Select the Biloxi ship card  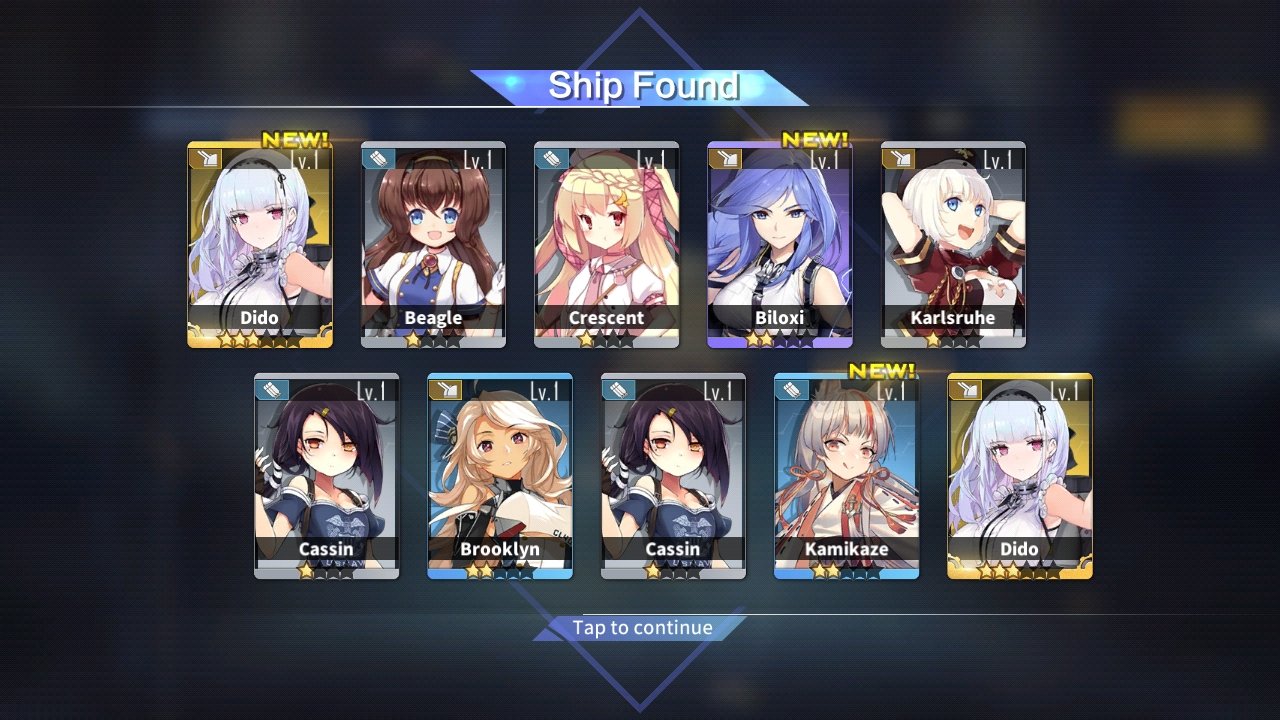point(780,245)
